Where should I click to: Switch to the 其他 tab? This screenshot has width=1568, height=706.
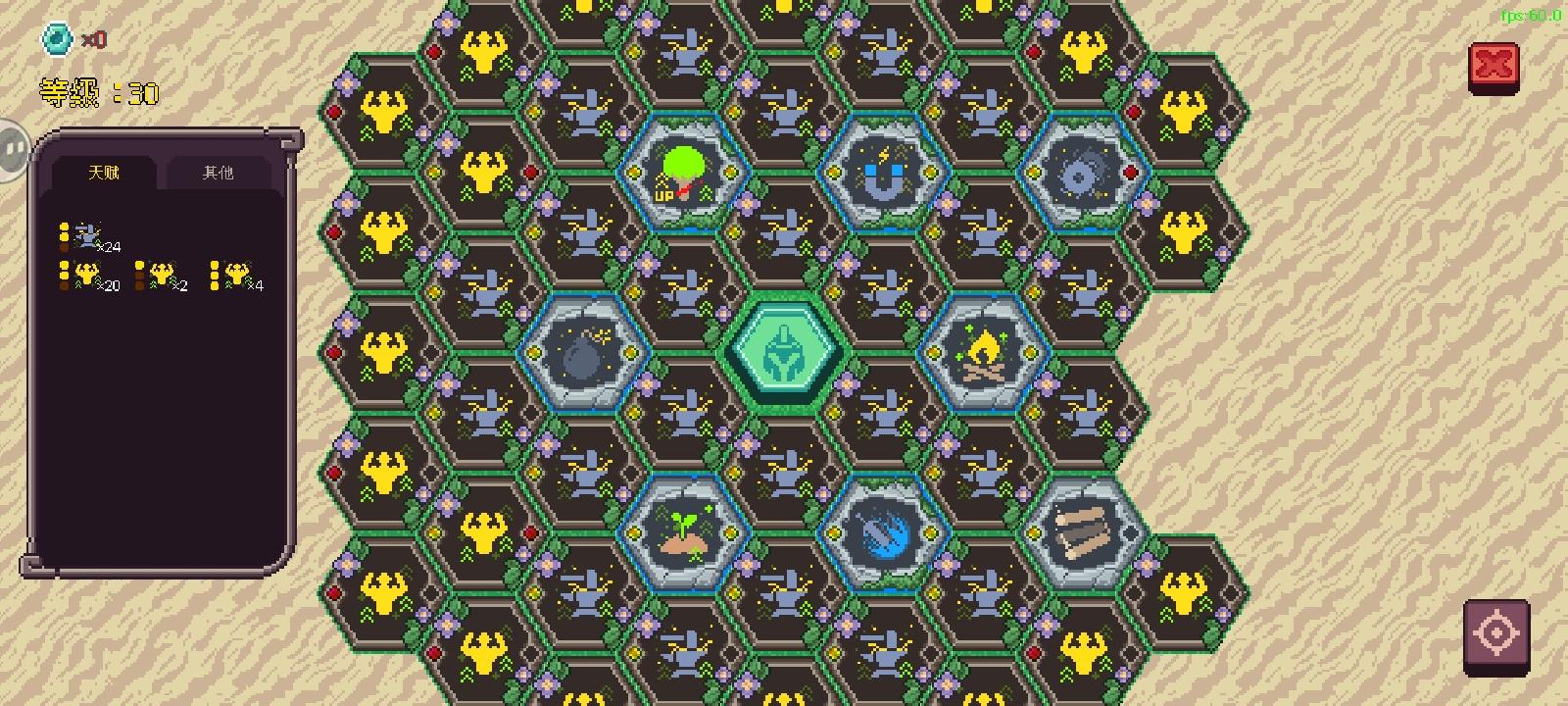pos(220,171)
